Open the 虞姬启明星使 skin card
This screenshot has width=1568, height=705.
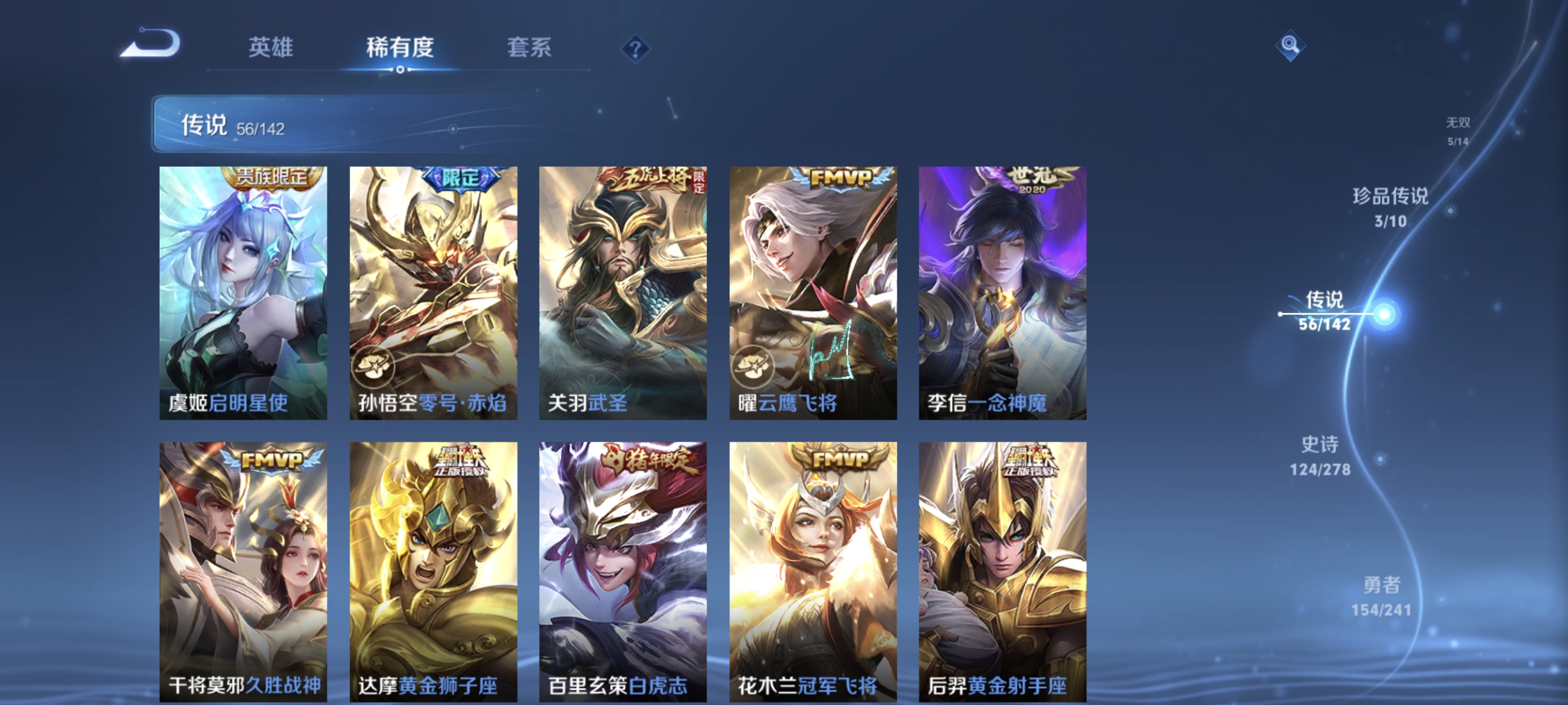[244, 292]
